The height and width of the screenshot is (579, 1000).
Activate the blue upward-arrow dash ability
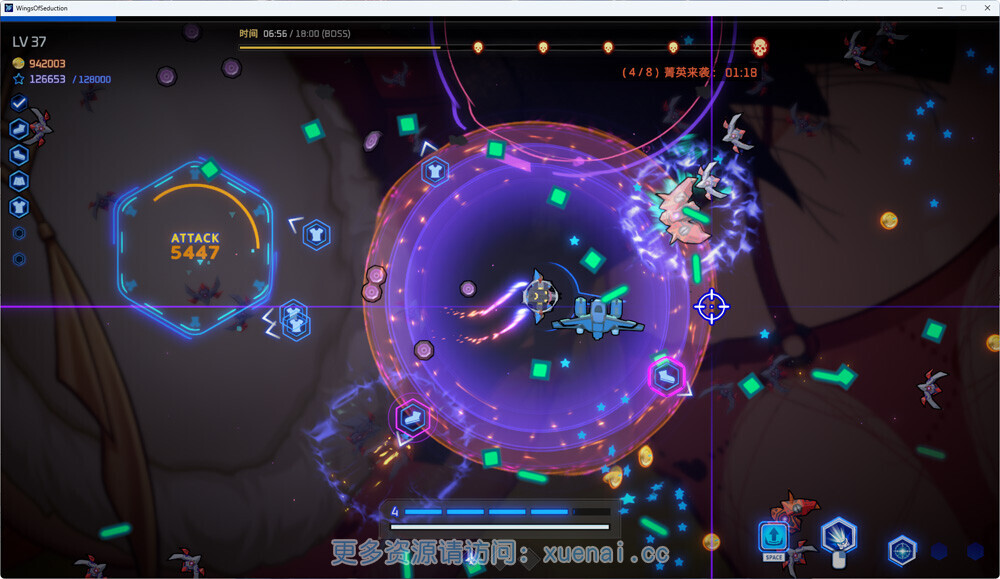coord(773,538)
